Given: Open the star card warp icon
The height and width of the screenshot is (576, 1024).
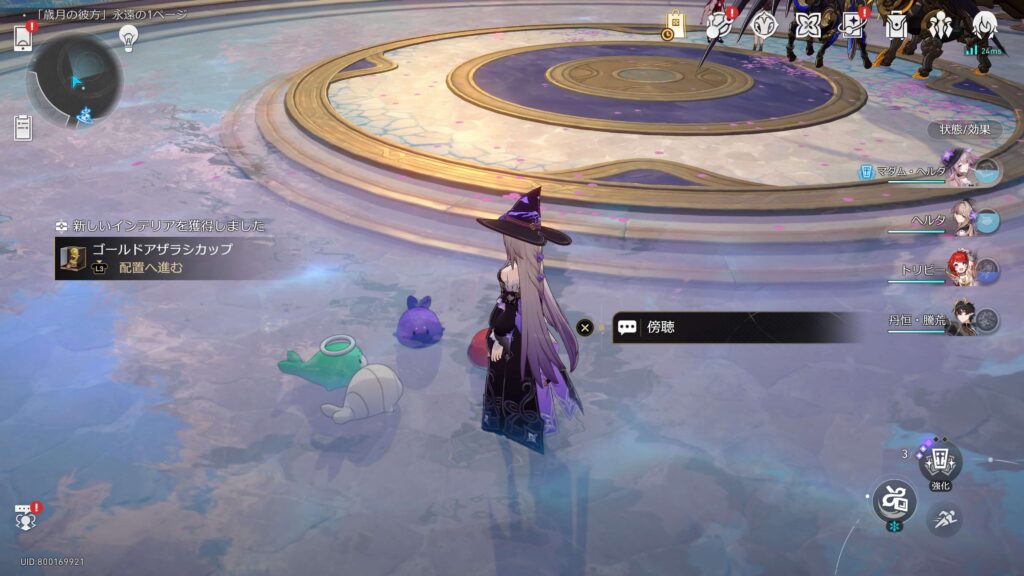Looking at the screenshot, I should pyautogui.click(x=852, y=25).
